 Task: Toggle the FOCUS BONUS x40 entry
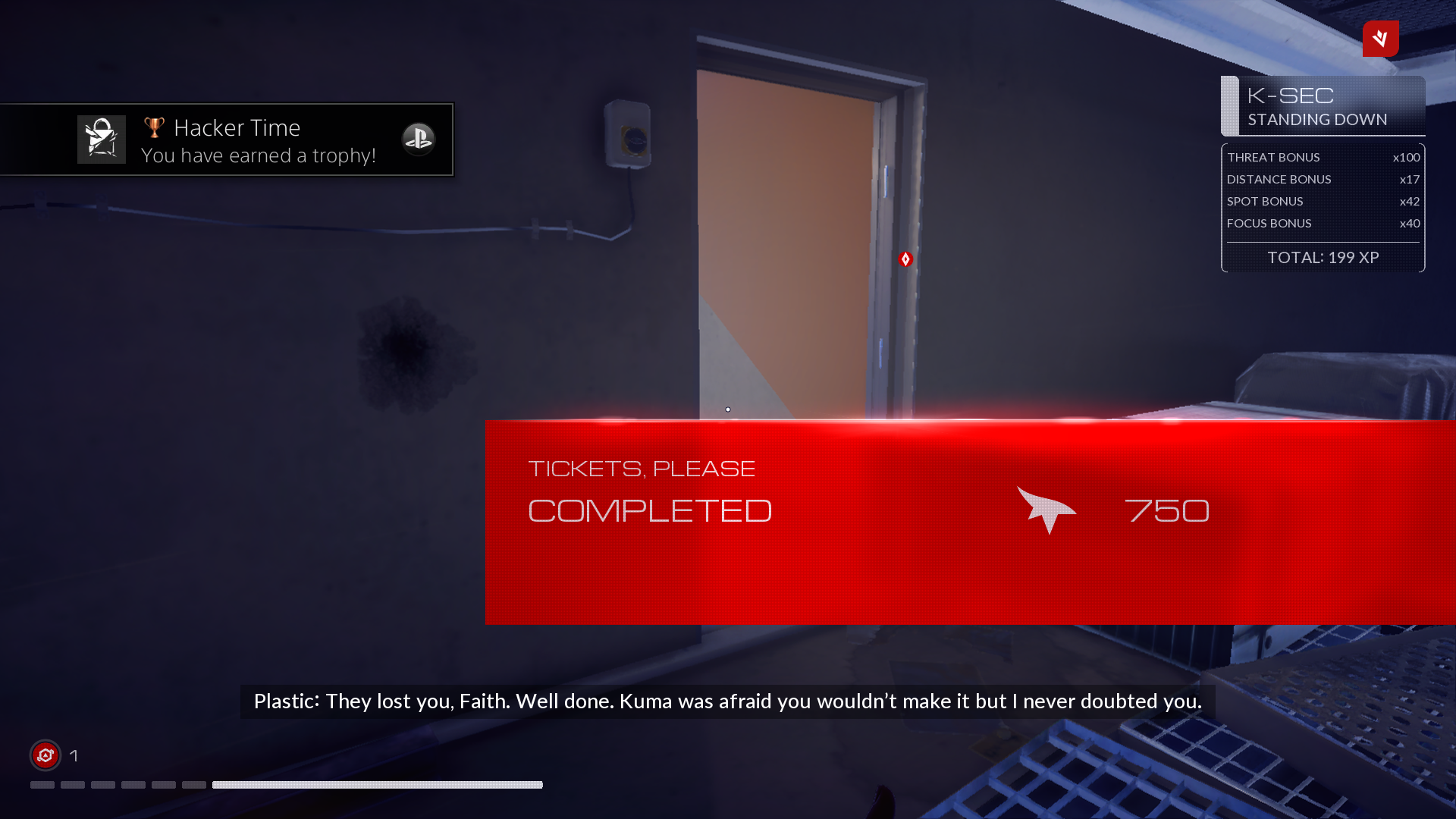point(1323,223)
